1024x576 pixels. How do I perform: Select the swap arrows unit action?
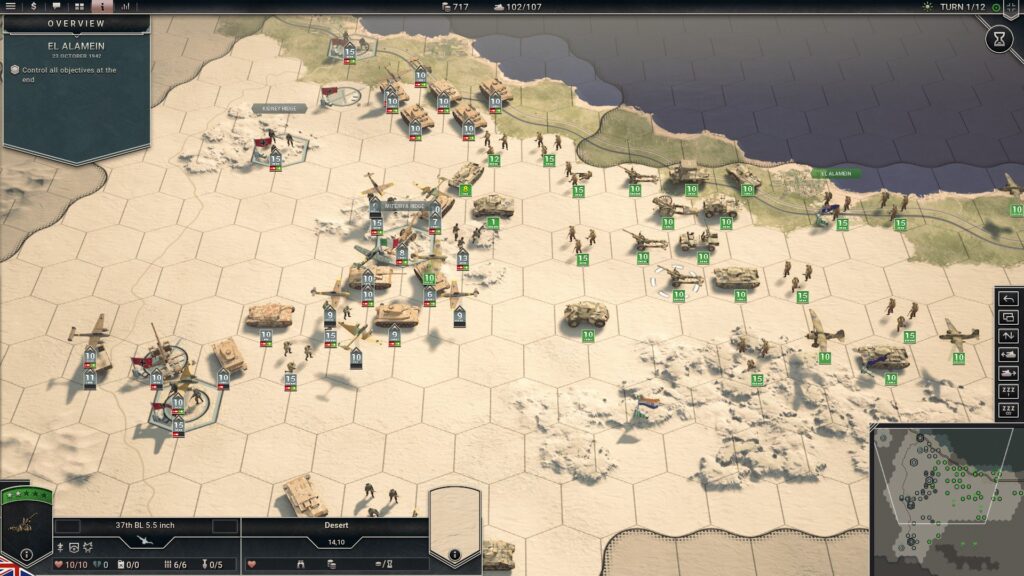pyautogui.click(x=1009, y=336)
